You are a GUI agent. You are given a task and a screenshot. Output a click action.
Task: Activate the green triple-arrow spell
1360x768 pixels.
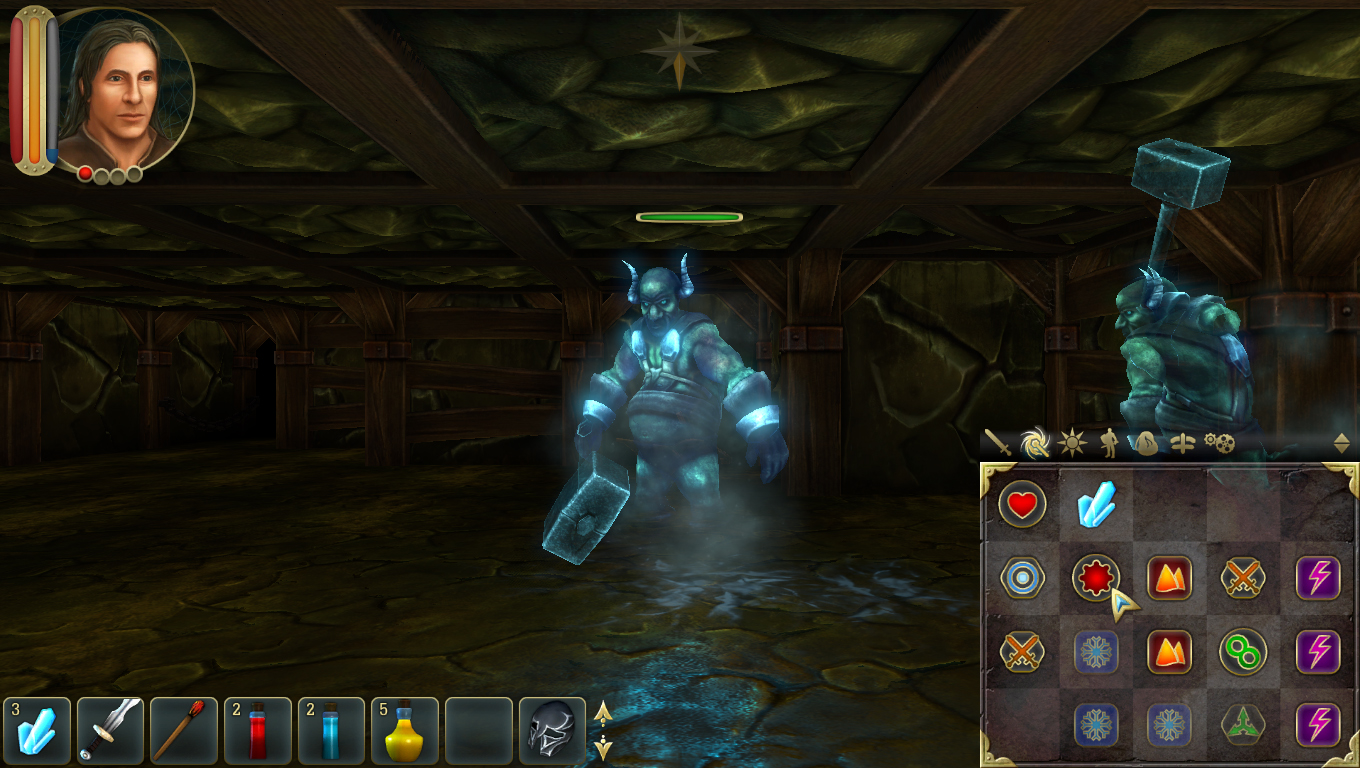tap(1243, 725)
